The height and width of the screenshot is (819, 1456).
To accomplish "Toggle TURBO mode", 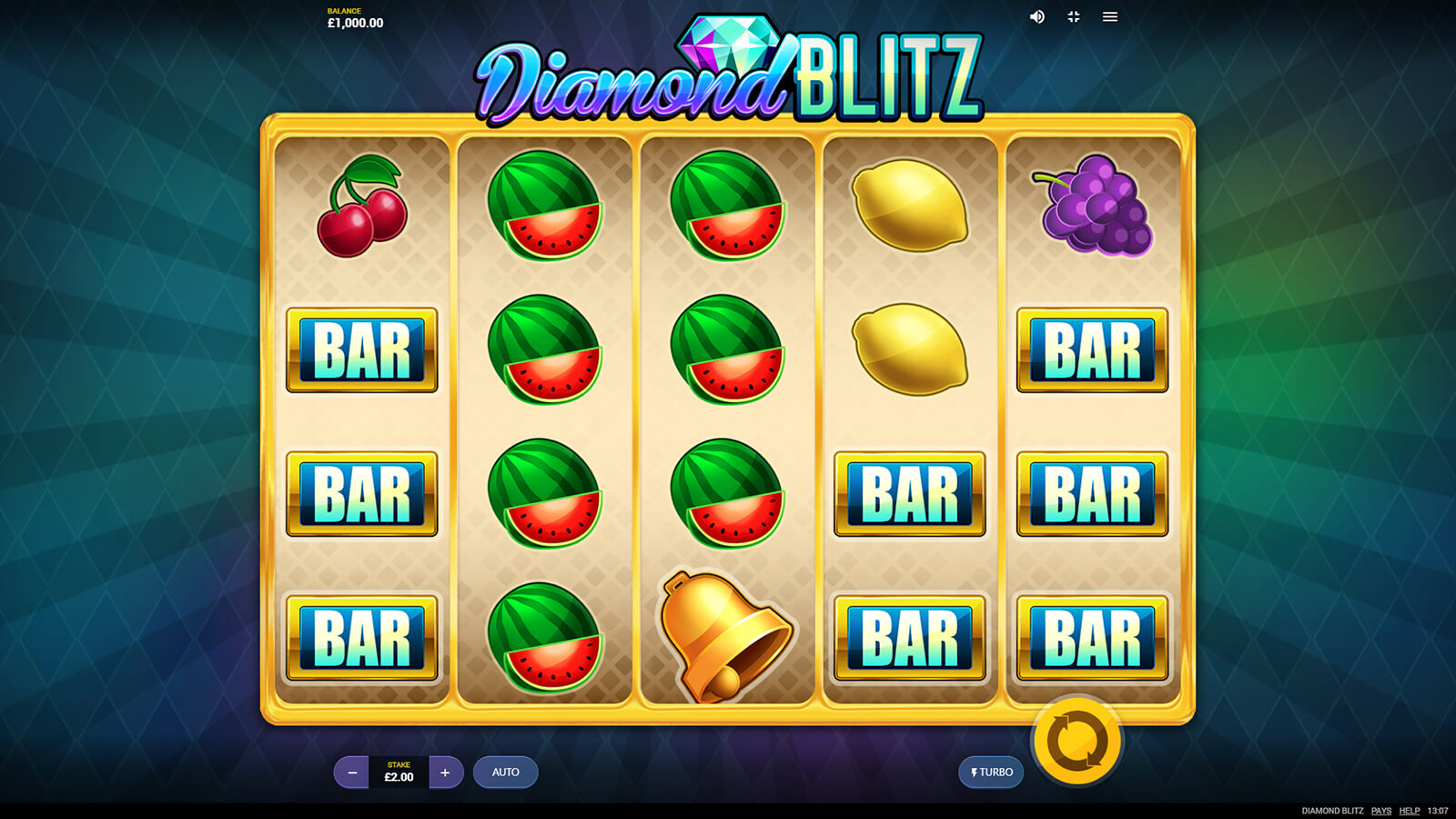I will coord(991,773).
